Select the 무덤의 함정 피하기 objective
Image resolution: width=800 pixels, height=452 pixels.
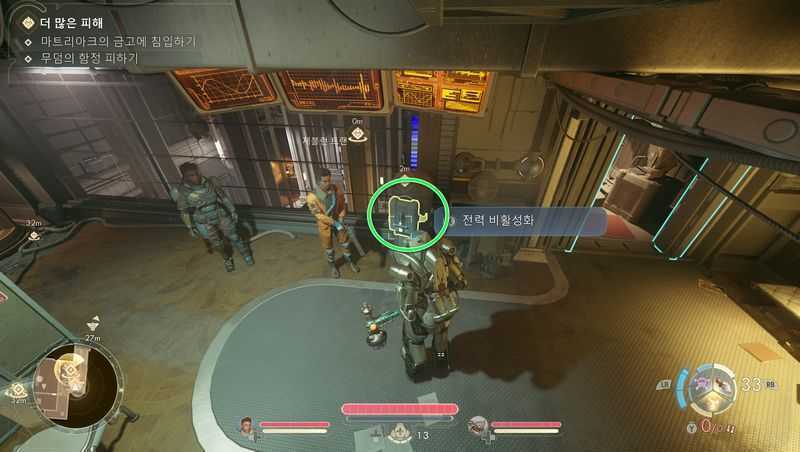pyautogui.click(x=89, y=58)
